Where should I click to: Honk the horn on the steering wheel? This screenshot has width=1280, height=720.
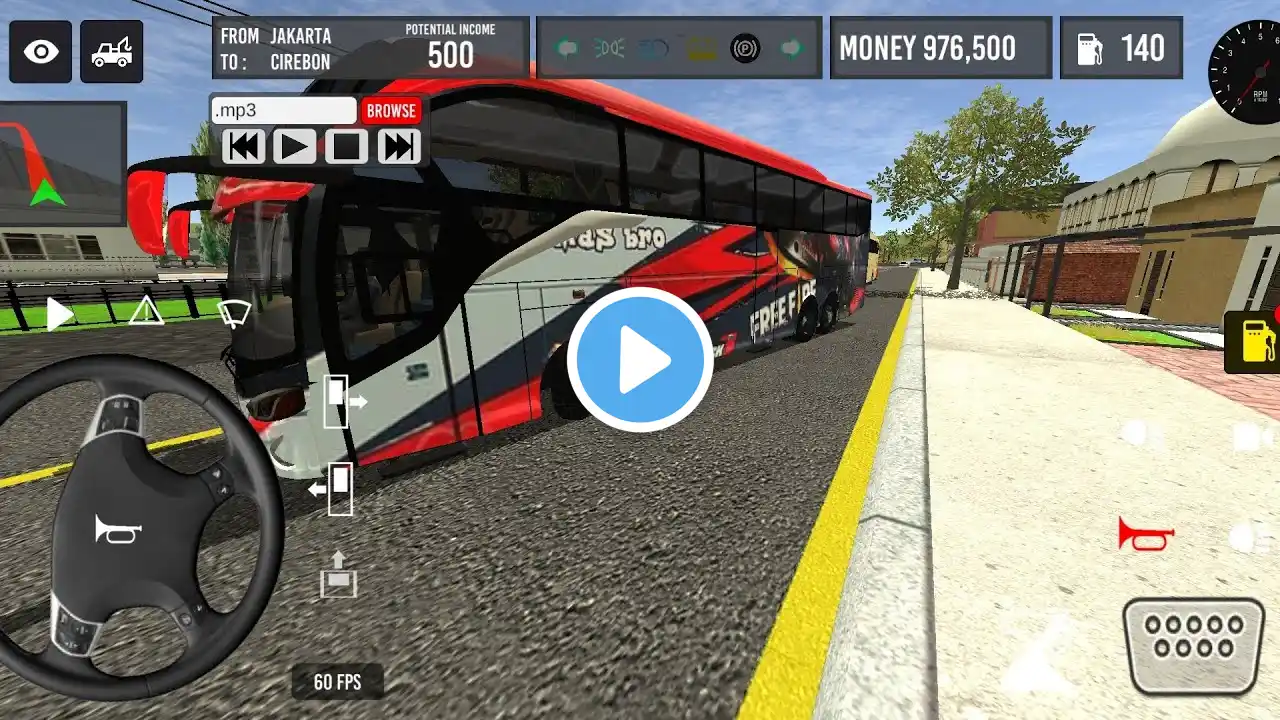click(x=118, y=529)
